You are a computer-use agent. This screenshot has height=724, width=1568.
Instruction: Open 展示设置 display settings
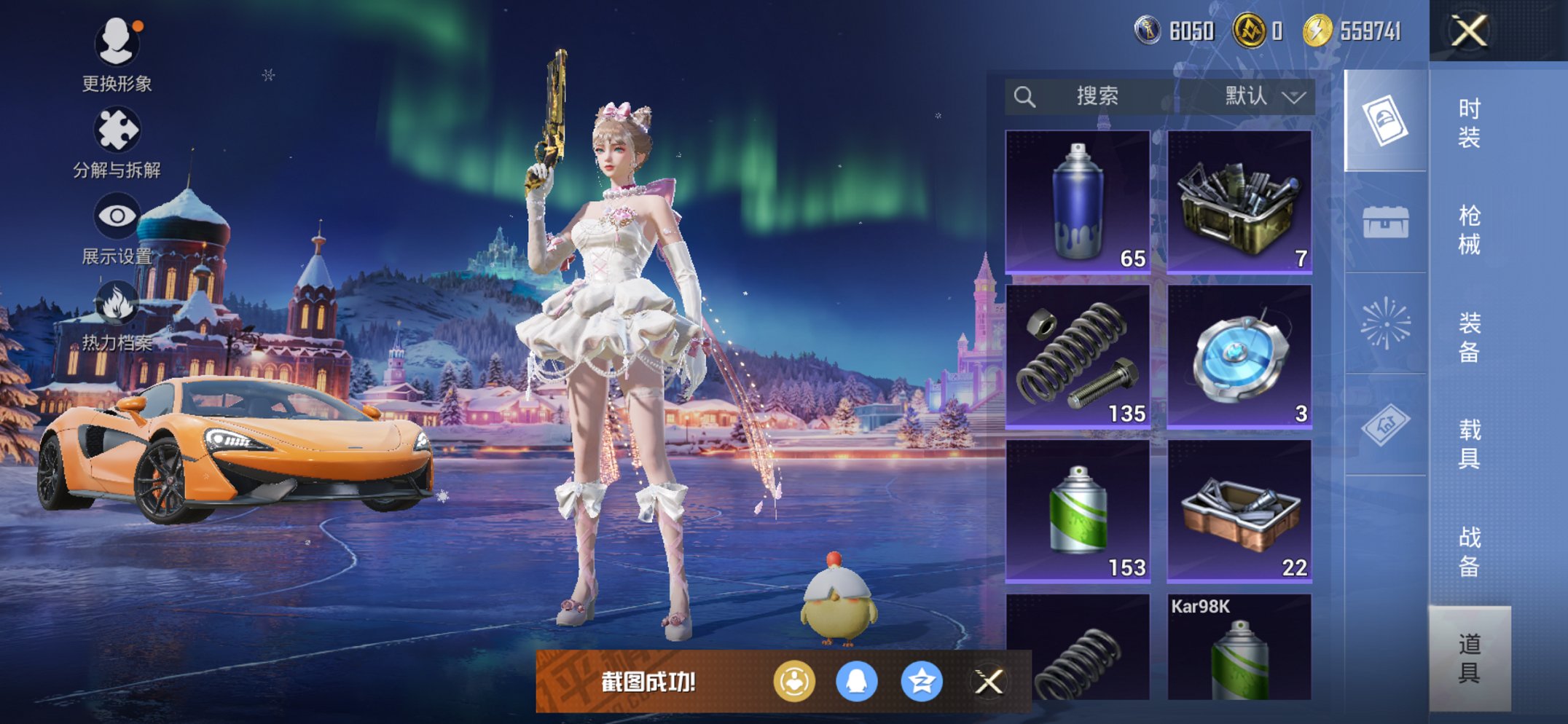[x=117, y=227]
